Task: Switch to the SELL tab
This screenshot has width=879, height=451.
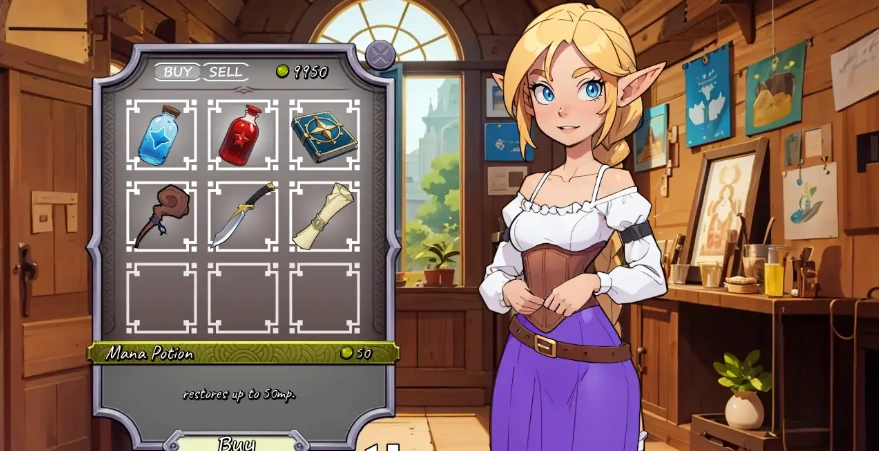Action: pyautogui.click(x=226, y=72)
